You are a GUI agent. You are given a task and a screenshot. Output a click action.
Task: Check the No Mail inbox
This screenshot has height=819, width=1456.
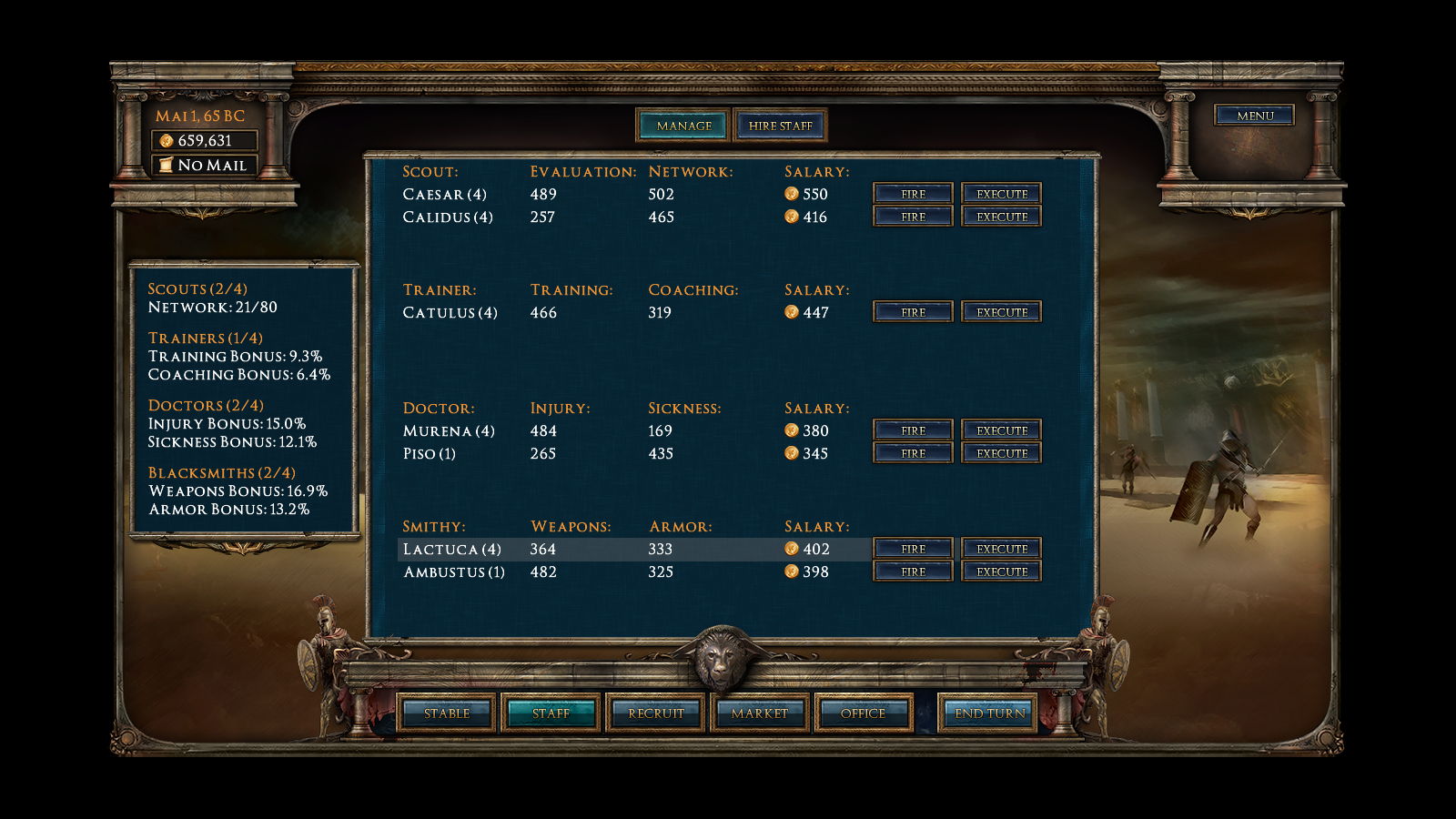tap(204, 165)
